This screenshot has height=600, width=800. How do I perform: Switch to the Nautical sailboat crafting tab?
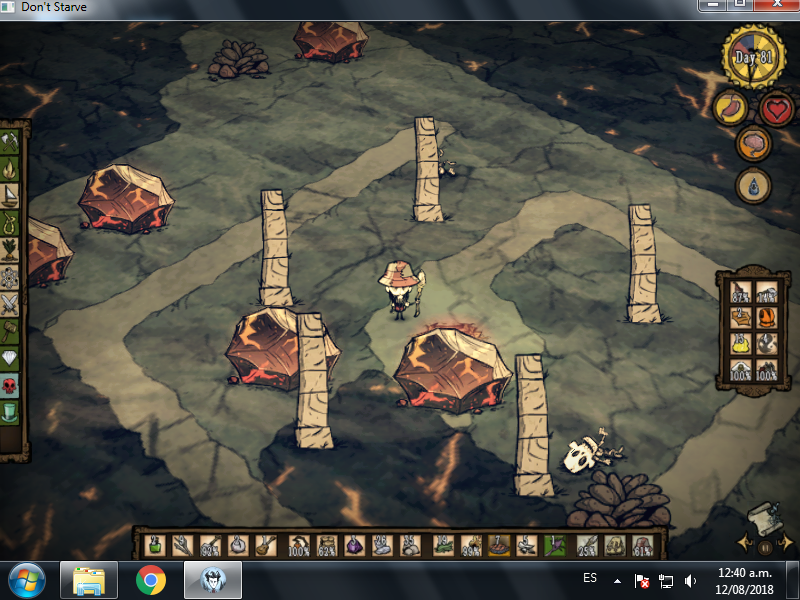point(10,197)
